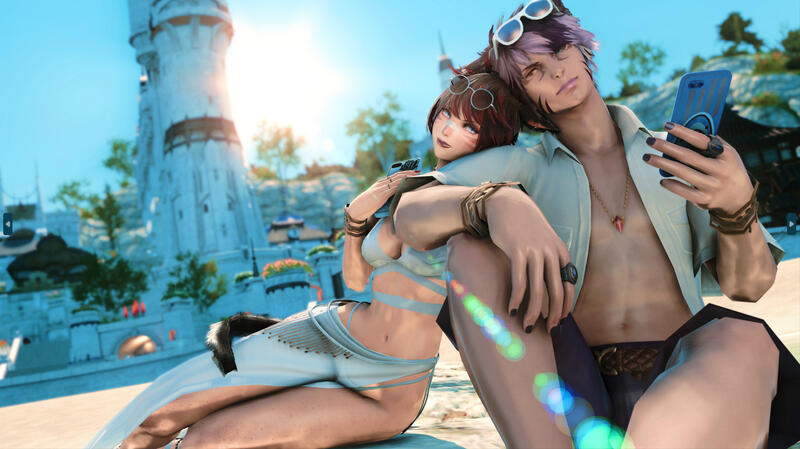800x449 pixels.
Task: Go to the previous image with left arrow
Action: click(8, 223)
